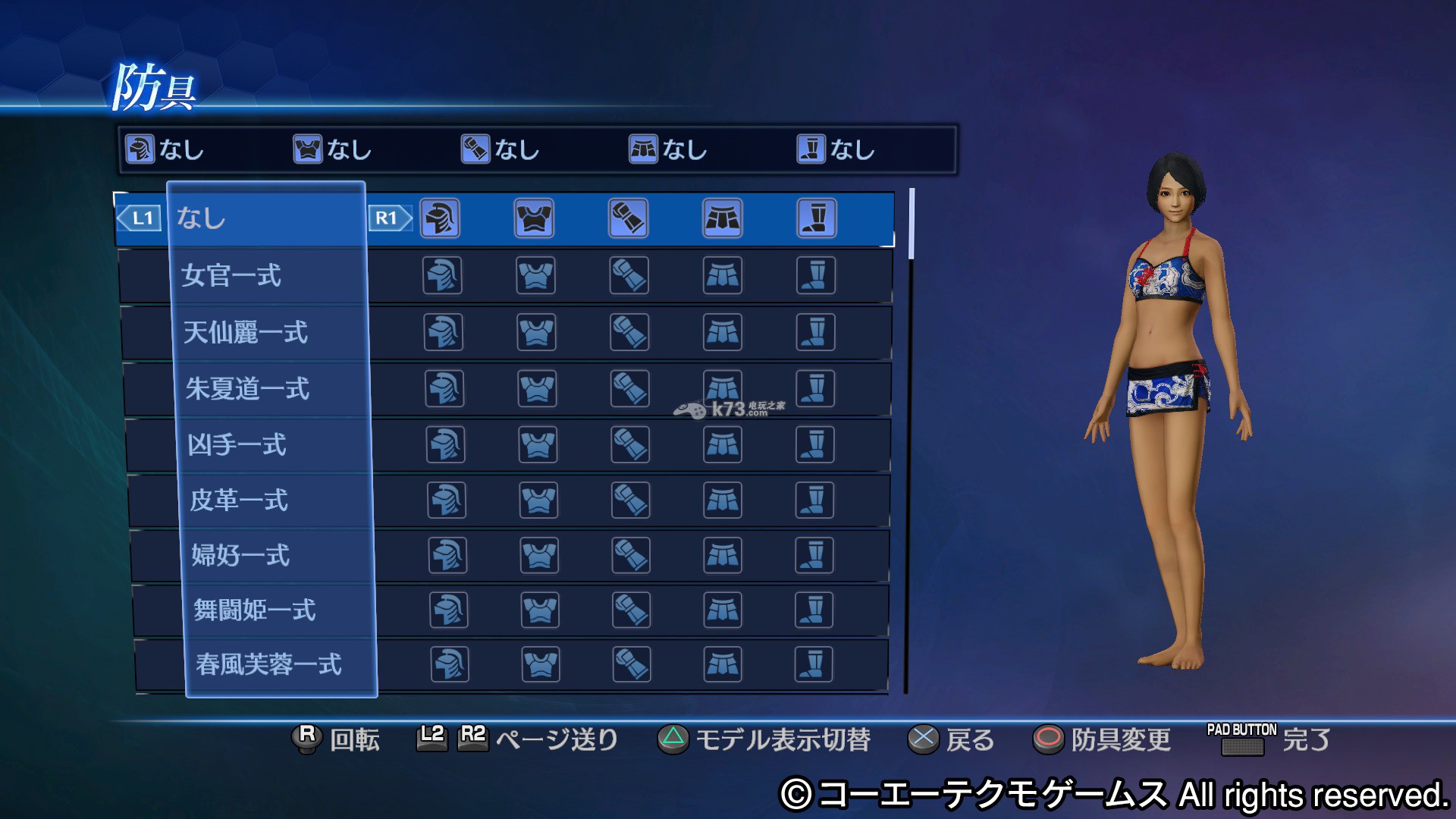Screen dimensions: 1456x819
Task: Choose the 凶手一式 armor set
Action: (275, 444)
